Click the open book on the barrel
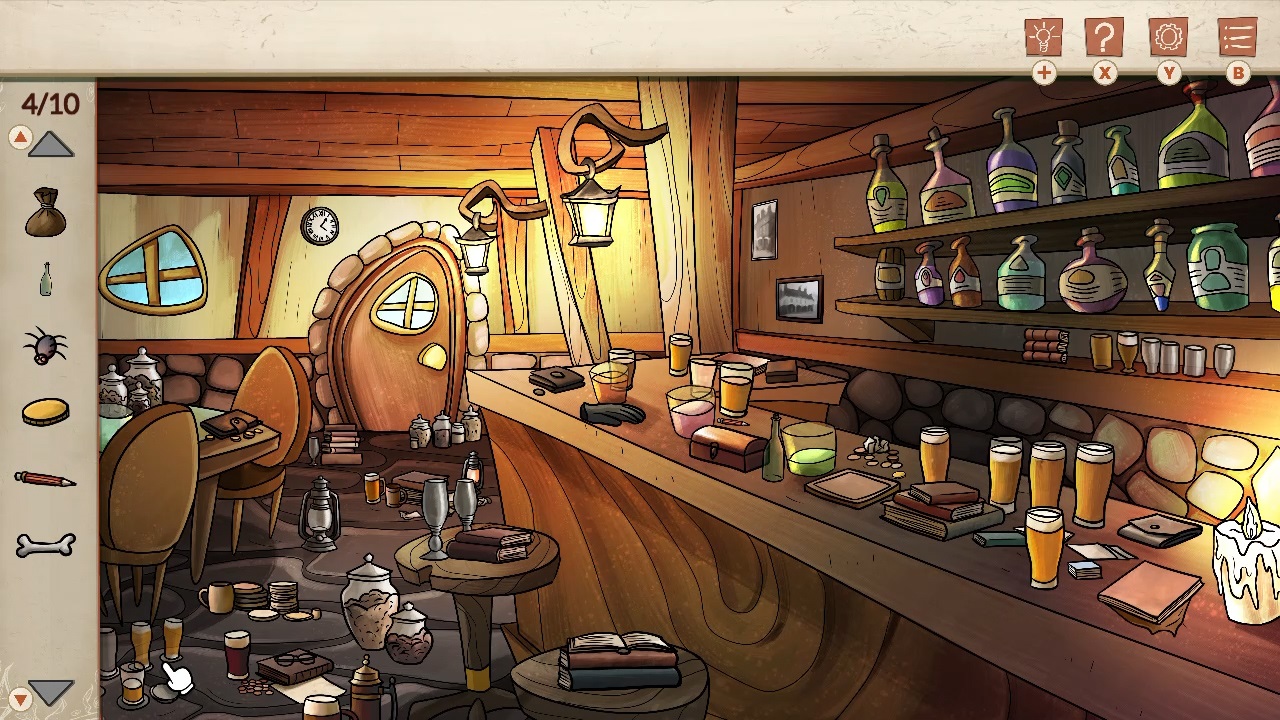The image size is (1280, 720). (613, 641)
